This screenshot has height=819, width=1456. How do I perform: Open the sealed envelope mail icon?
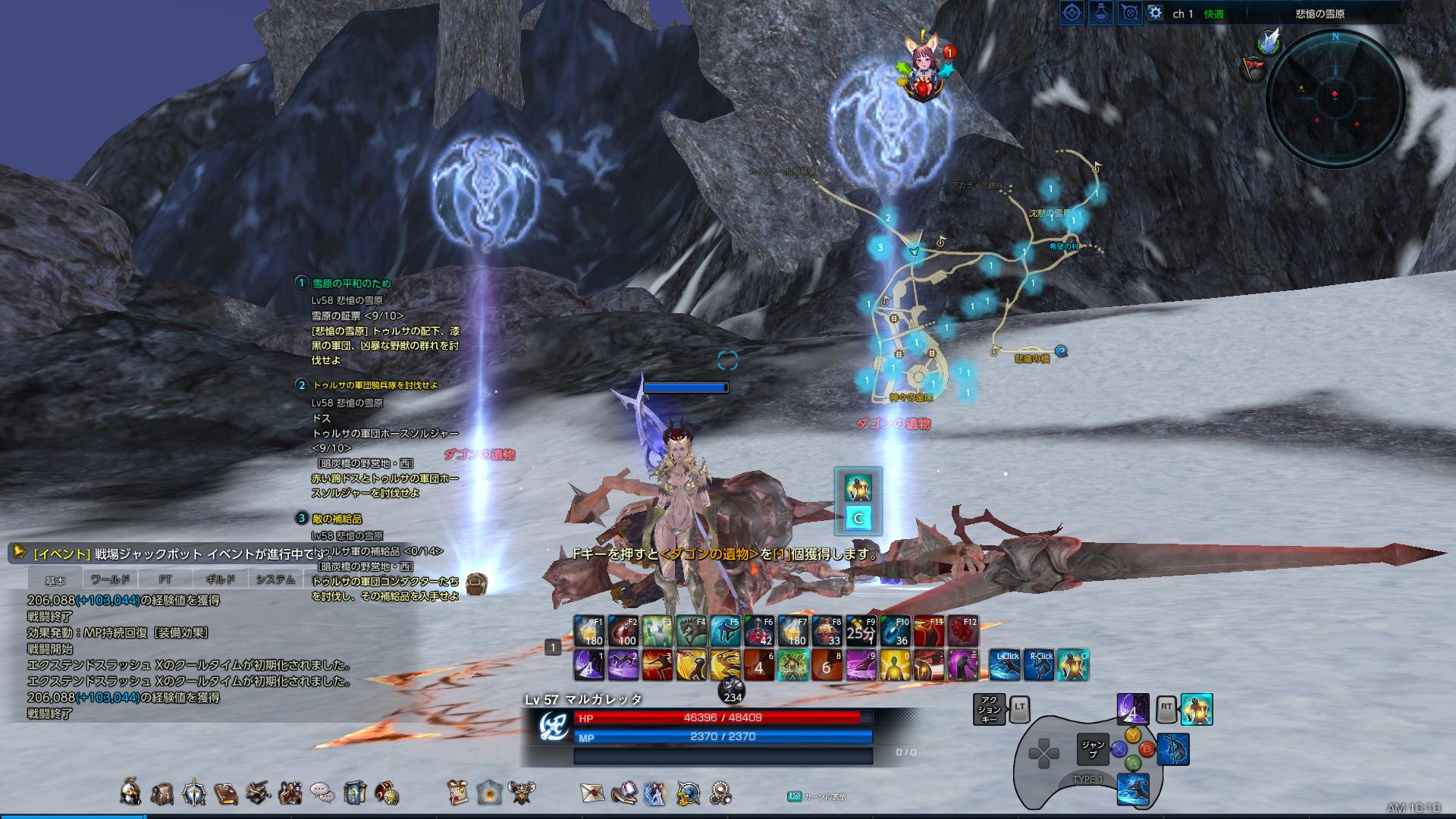click(x=591, y=792)
